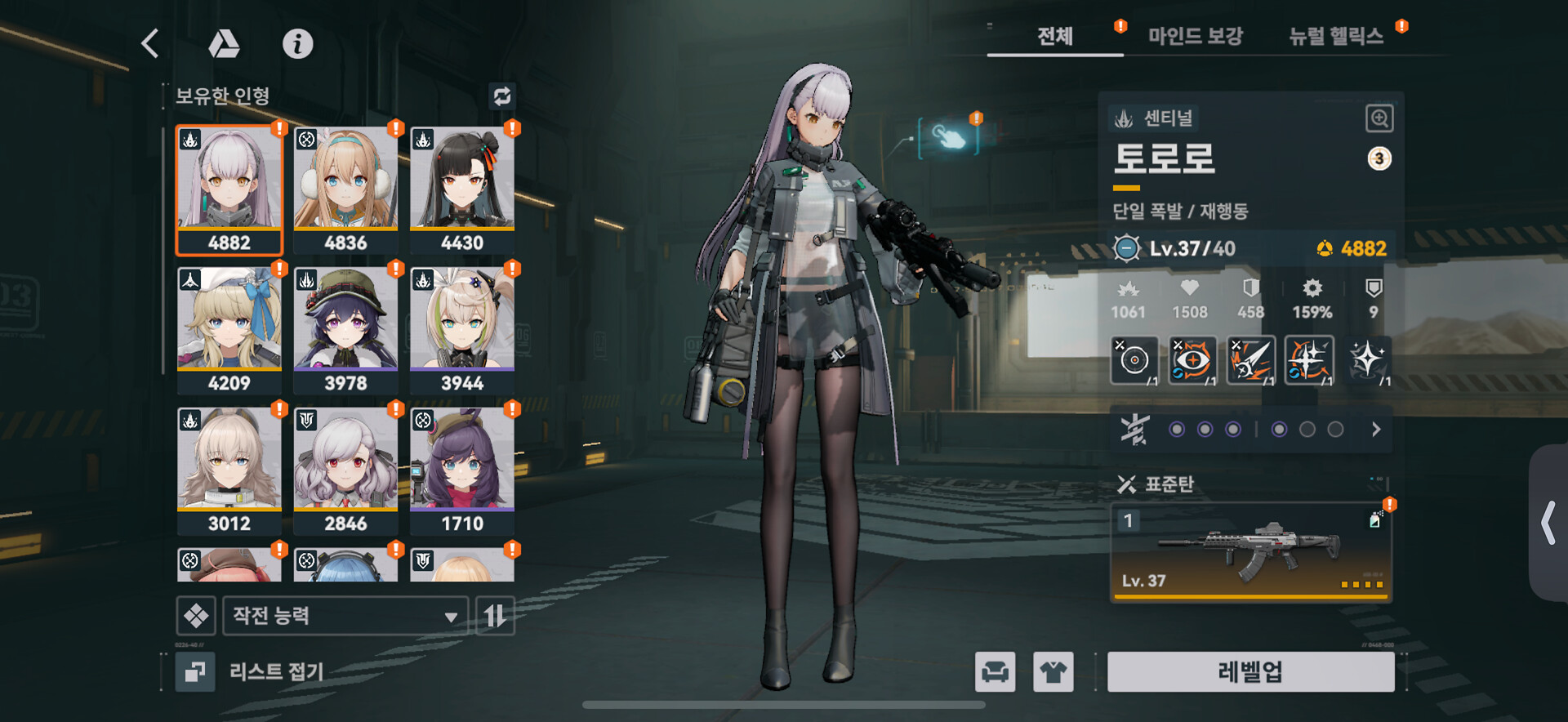The height and width of the screenshot is (722, 1568).
Task: Open the sofa dormitory icon
Action: (995, 671)
